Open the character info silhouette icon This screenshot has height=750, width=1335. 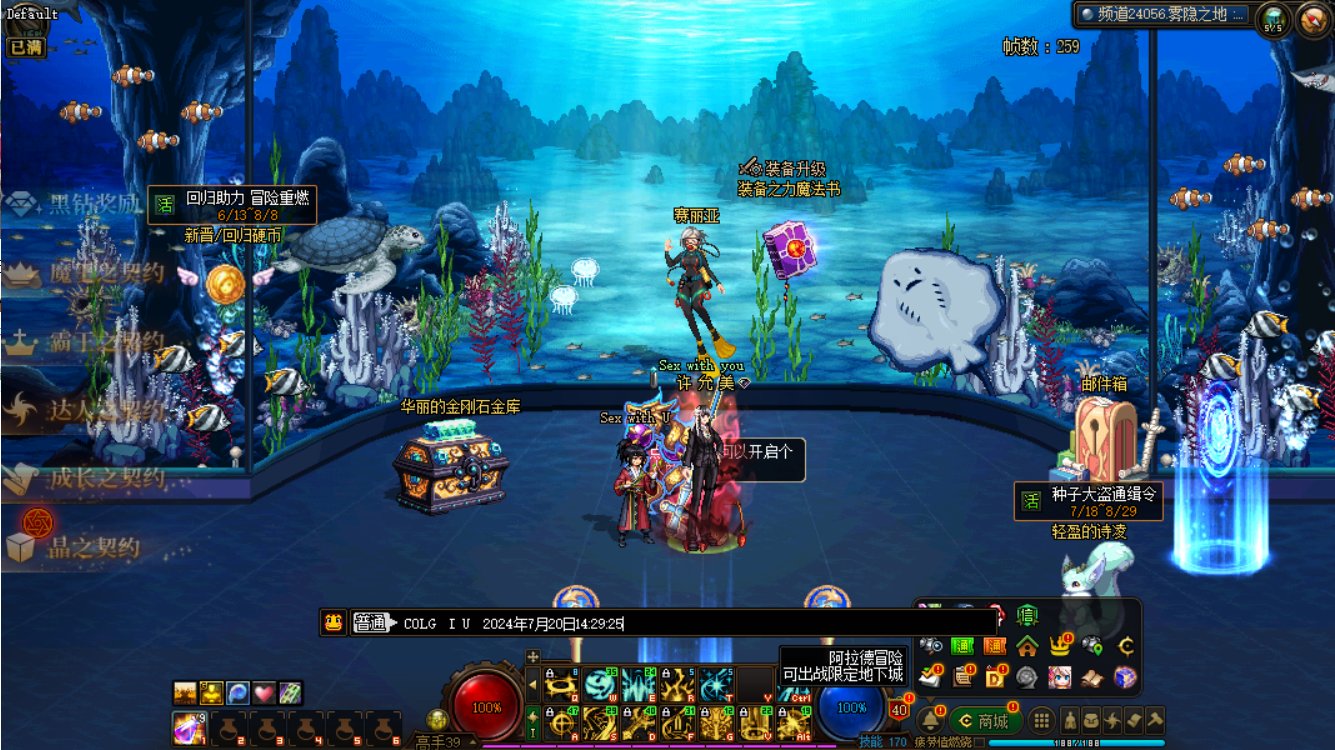point(1070,720)
